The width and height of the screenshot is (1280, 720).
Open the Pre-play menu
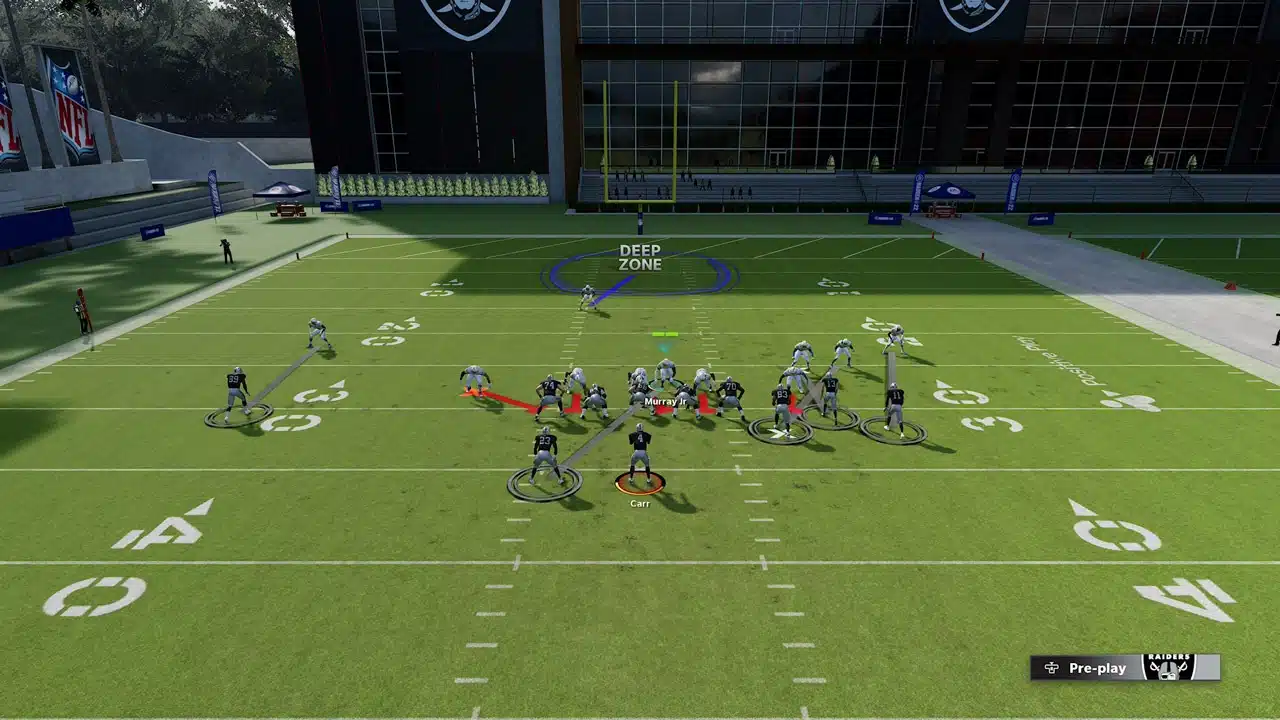(x=1086, y=668)
